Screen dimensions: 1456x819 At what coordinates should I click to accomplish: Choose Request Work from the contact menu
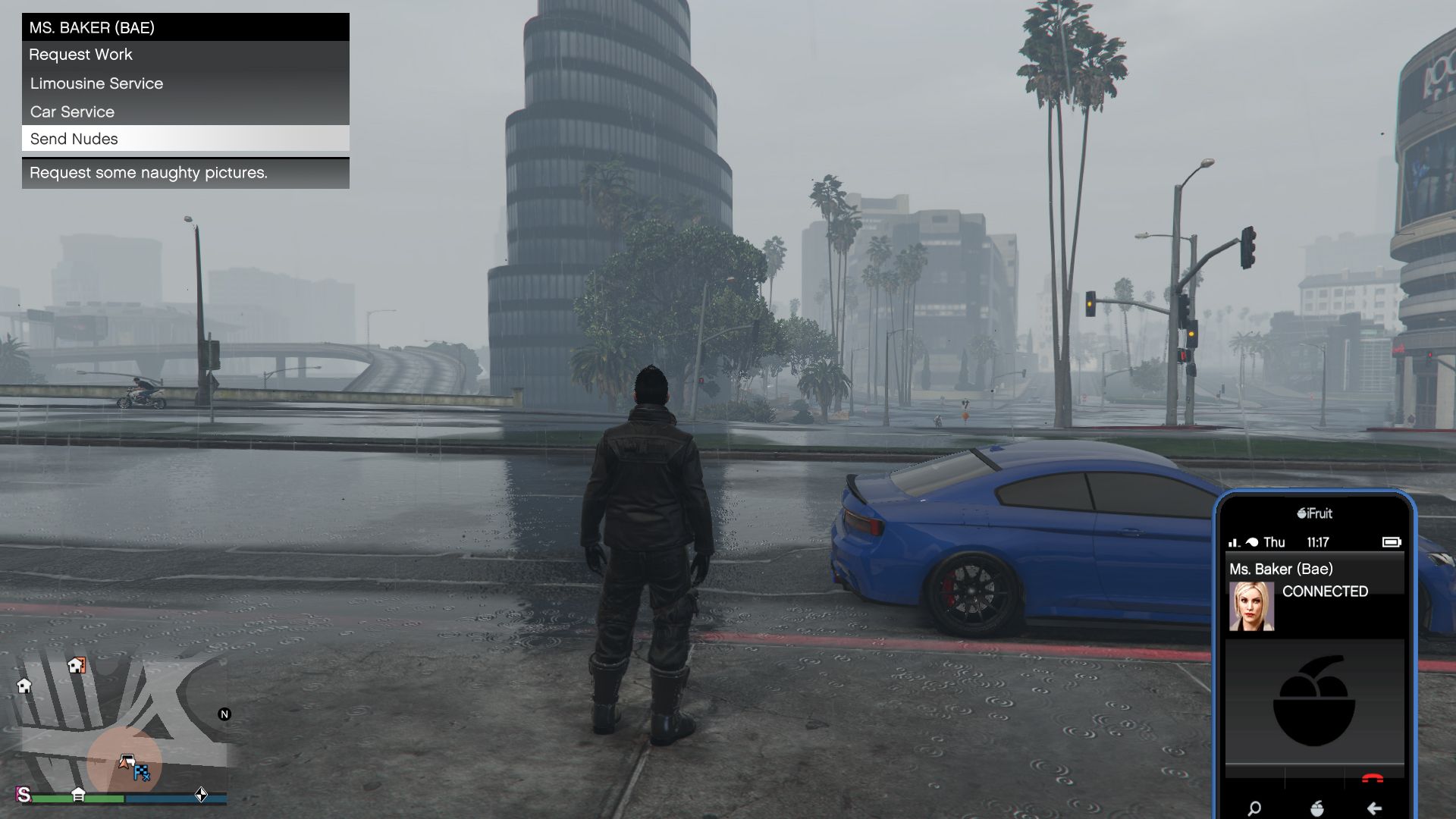coord(80,55)
